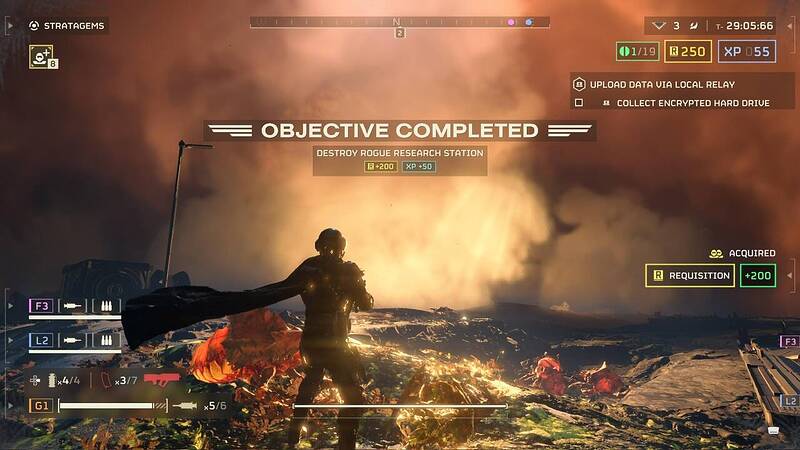Image resolution: width=800 pixels, height=450 pixels.
Task: Tick the Collect Encrypted Hard Drive checkbox
Action: tap(578, 103)
